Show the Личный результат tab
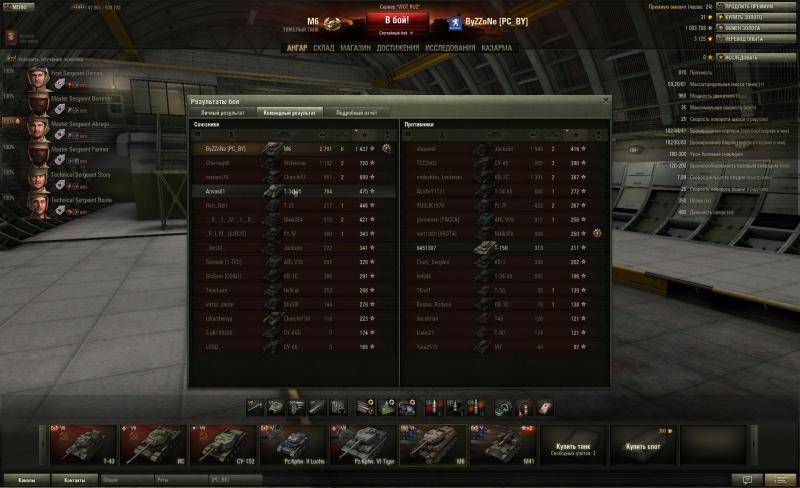This screenshot has width=800, height=488. point(221,113)
